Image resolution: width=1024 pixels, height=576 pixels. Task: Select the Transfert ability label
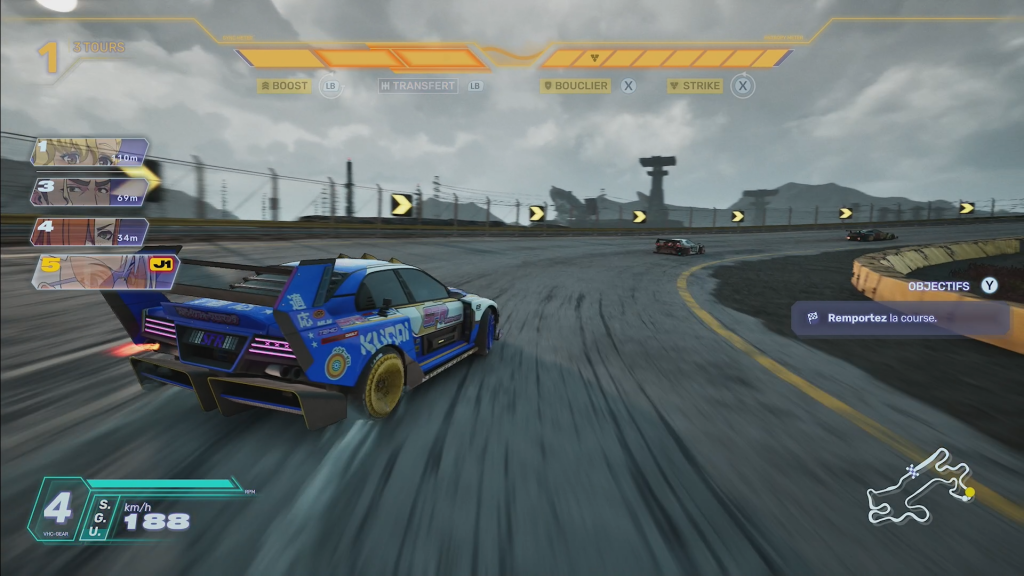click(x=418, y=86)
